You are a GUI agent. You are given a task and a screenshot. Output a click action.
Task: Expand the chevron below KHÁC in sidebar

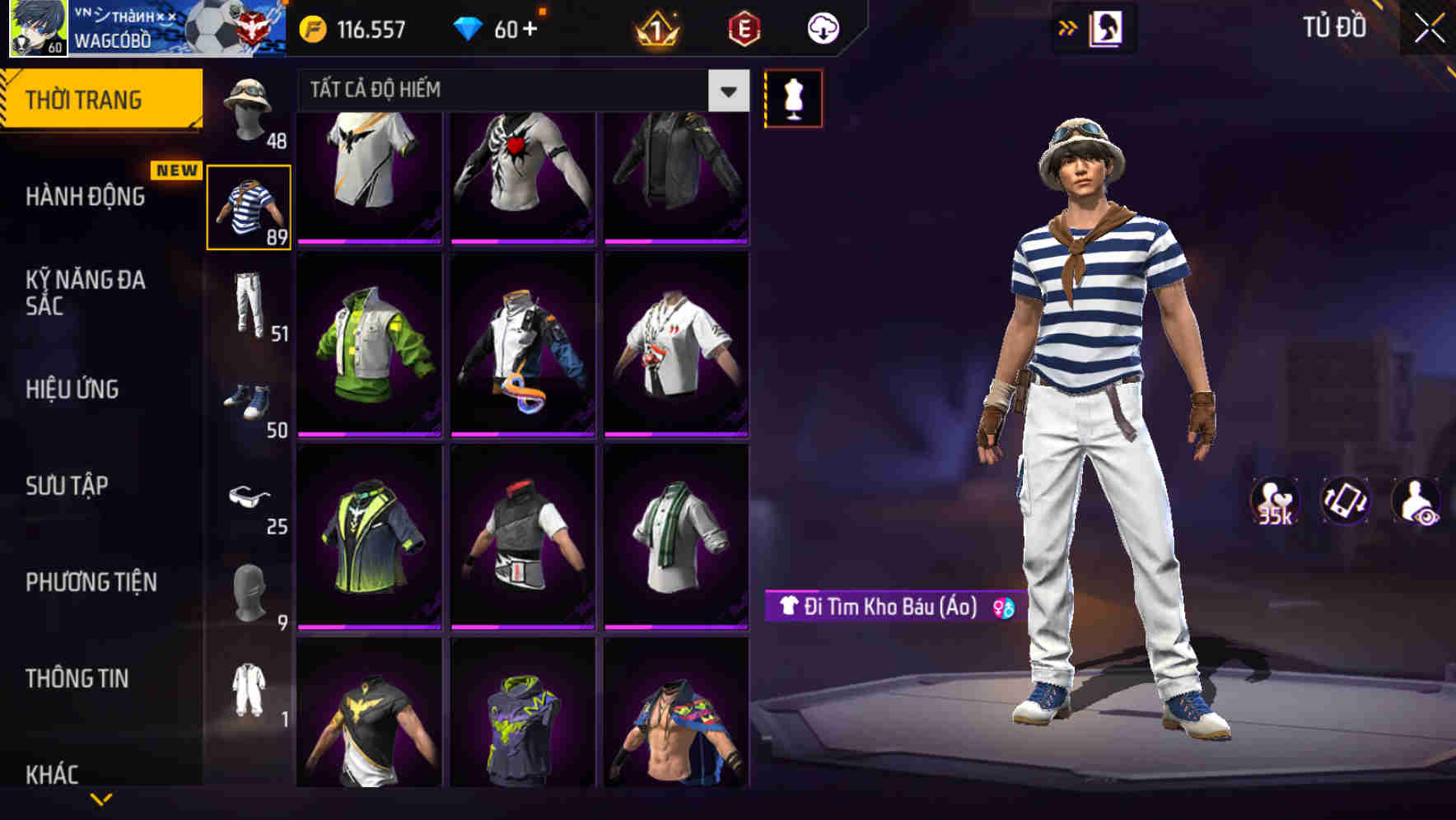pos(103,799)
